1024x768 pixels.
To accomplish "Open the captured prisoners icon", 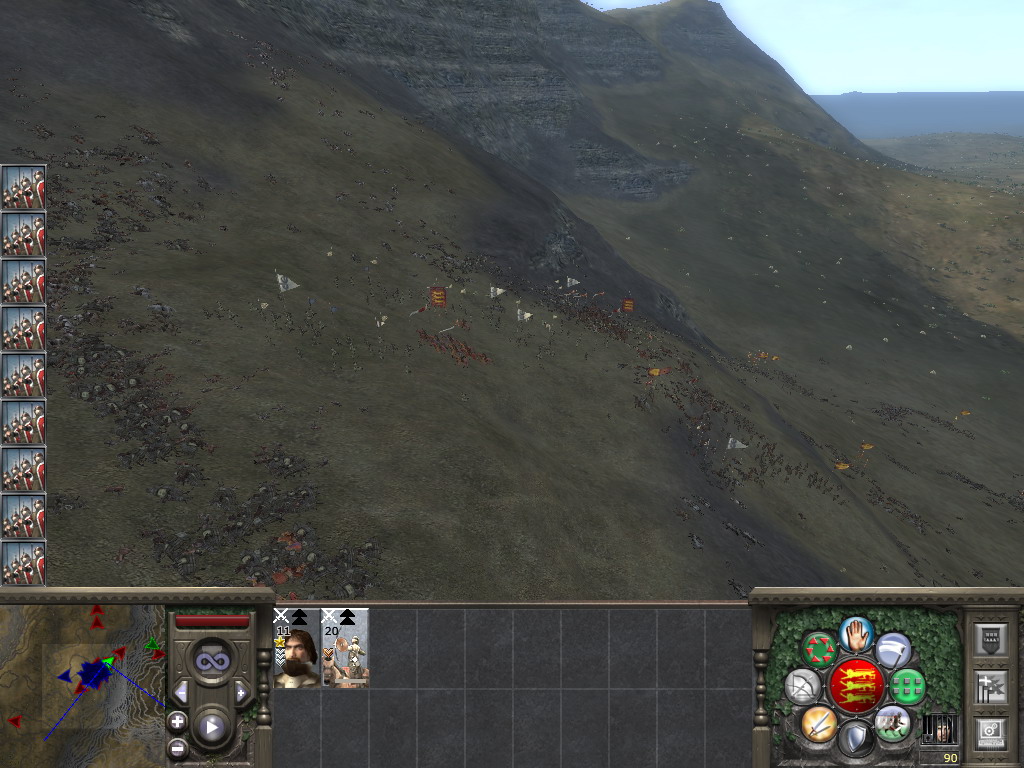I will click(x=938, y=729).
